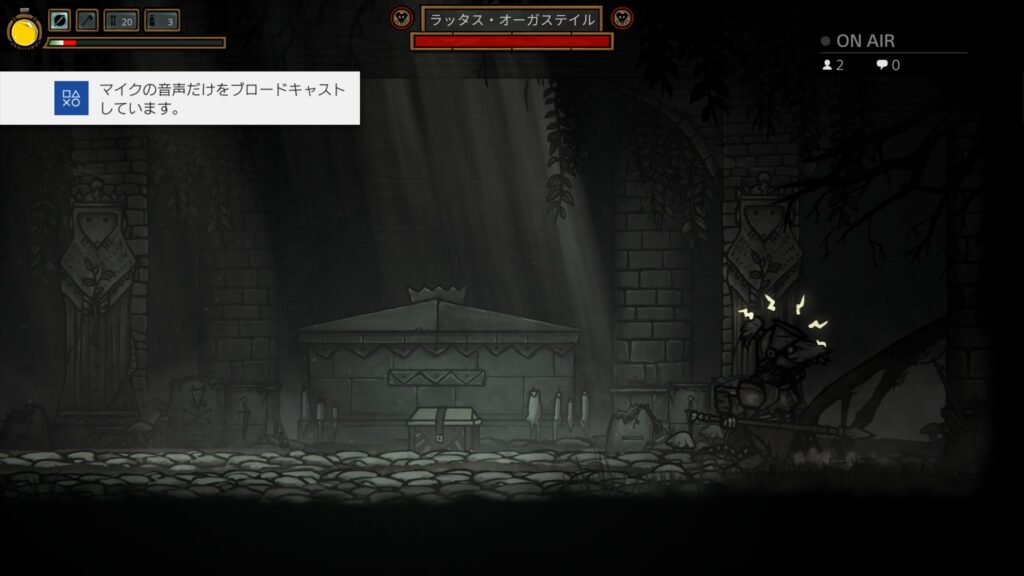Screen dimensions: 1024x576
Task: Dismiss the PlayStation microphone broadcast notification
Action: (180, 98)
